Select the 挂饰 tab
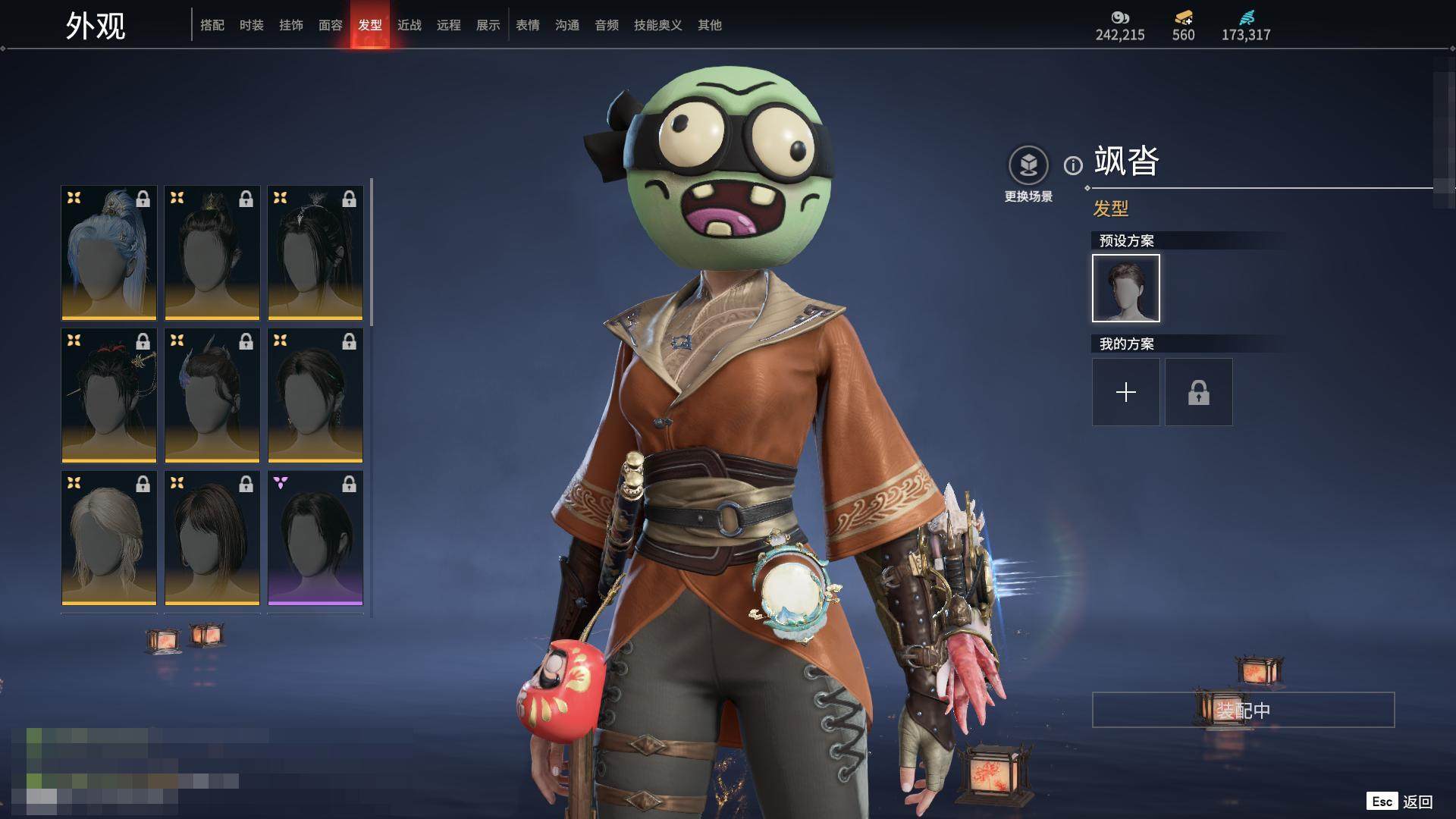 click(x=291, y=25)
